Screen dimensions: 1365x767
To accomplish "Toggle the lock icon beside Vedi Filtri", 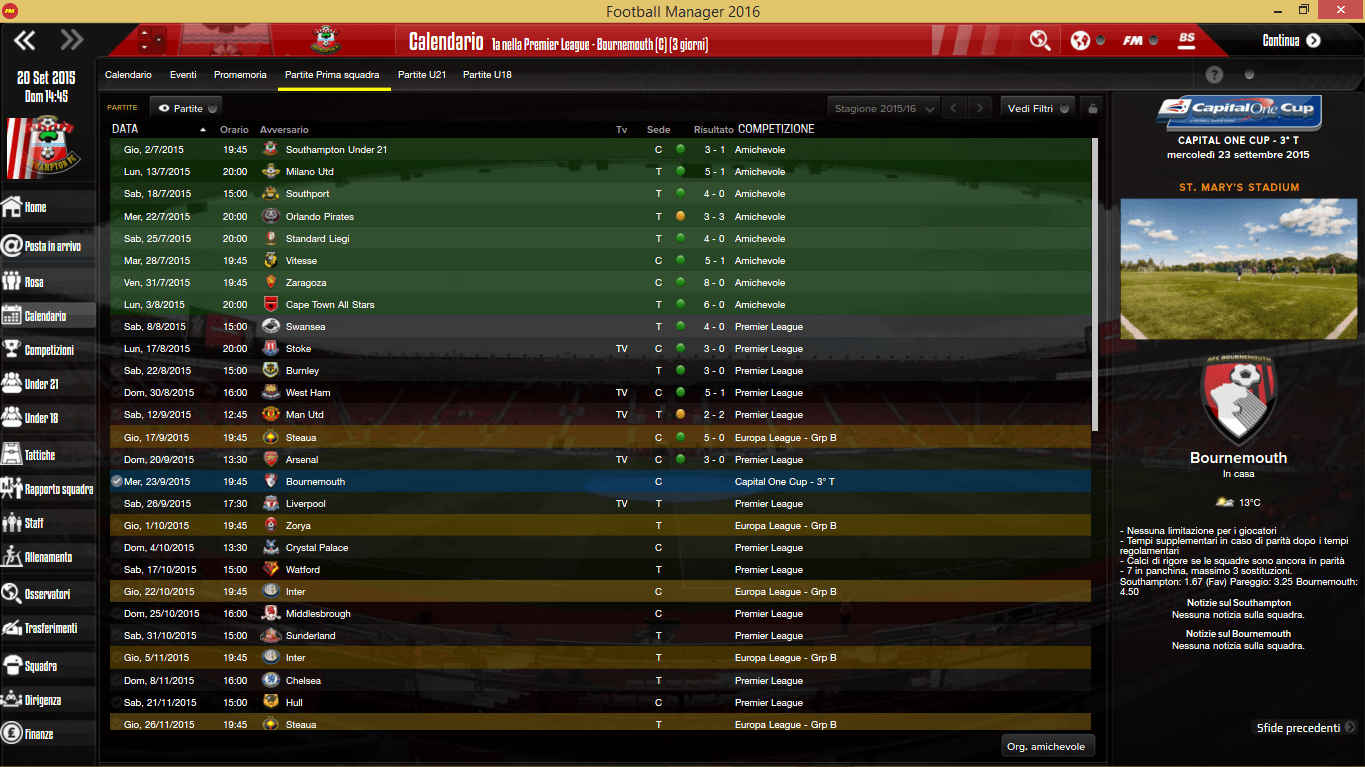I will click(1094, 107).
